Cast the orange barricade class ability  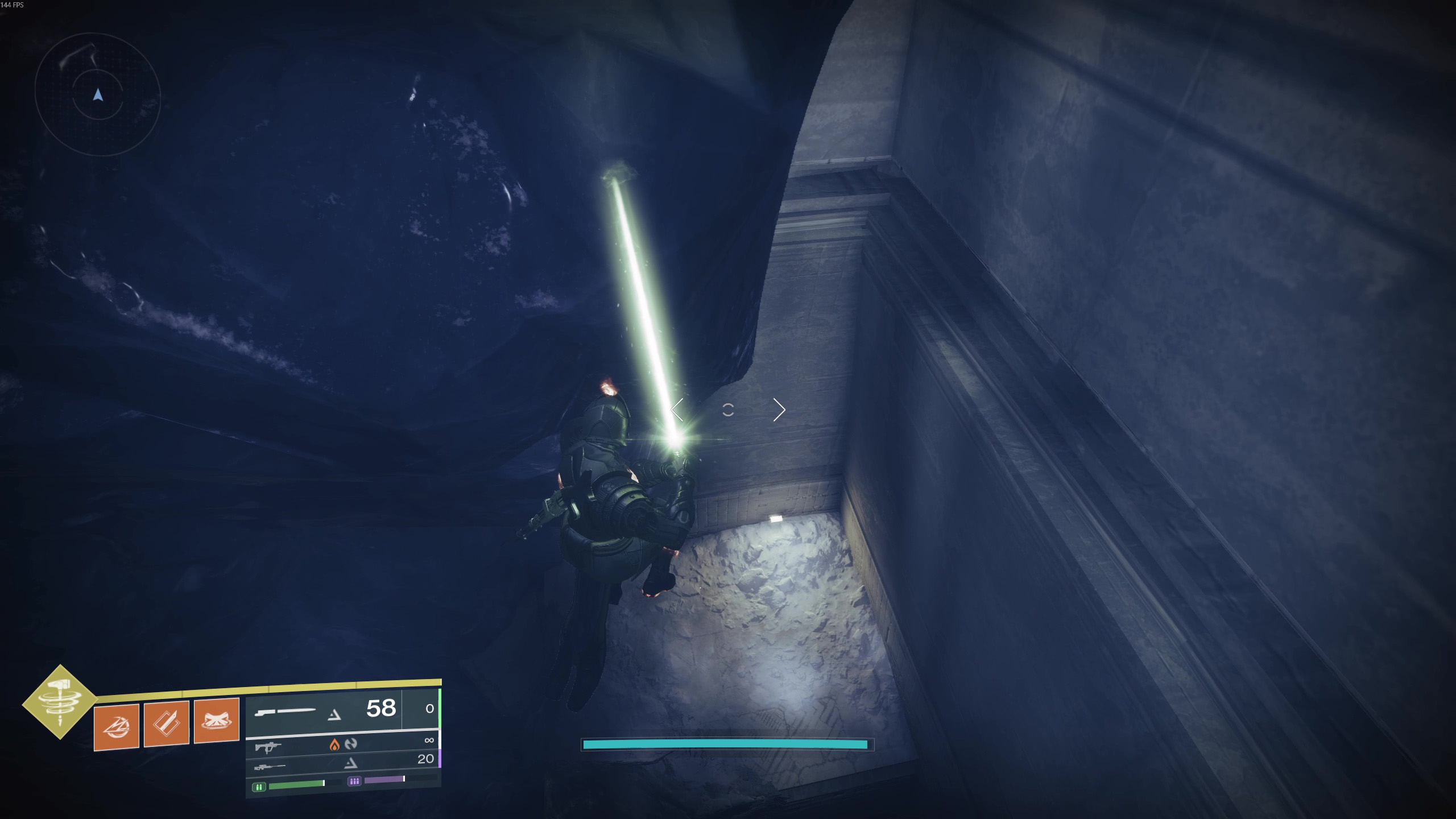217,721
